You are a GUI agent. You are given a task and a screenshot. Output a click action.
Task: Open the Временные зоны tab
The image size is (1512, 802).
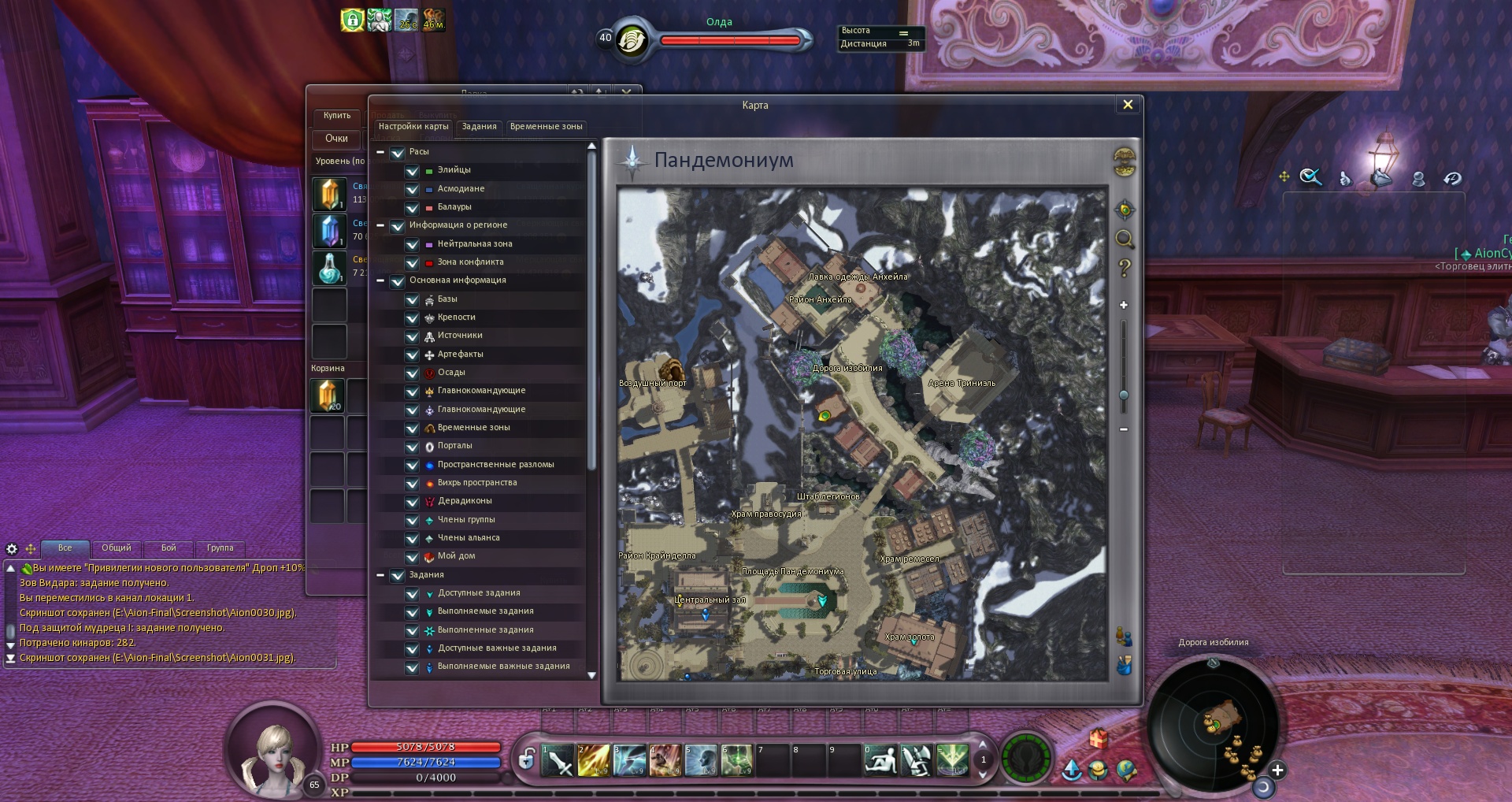point(546,127)
